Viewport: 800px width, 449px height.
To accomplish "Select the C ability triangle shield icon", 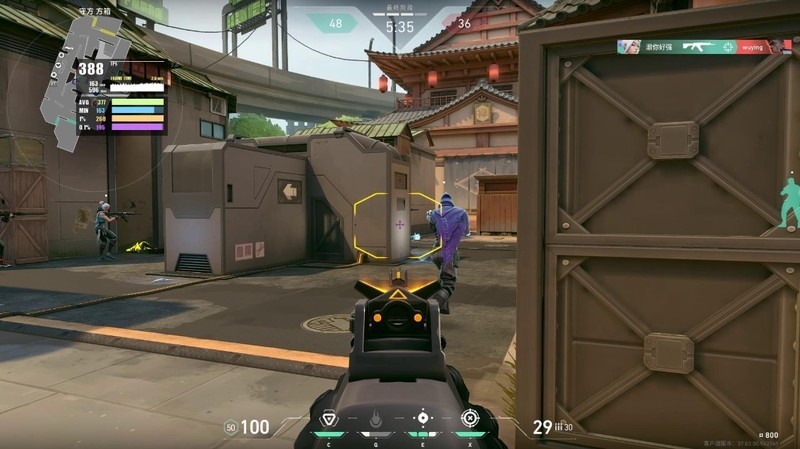I will [x=328, y=419].
